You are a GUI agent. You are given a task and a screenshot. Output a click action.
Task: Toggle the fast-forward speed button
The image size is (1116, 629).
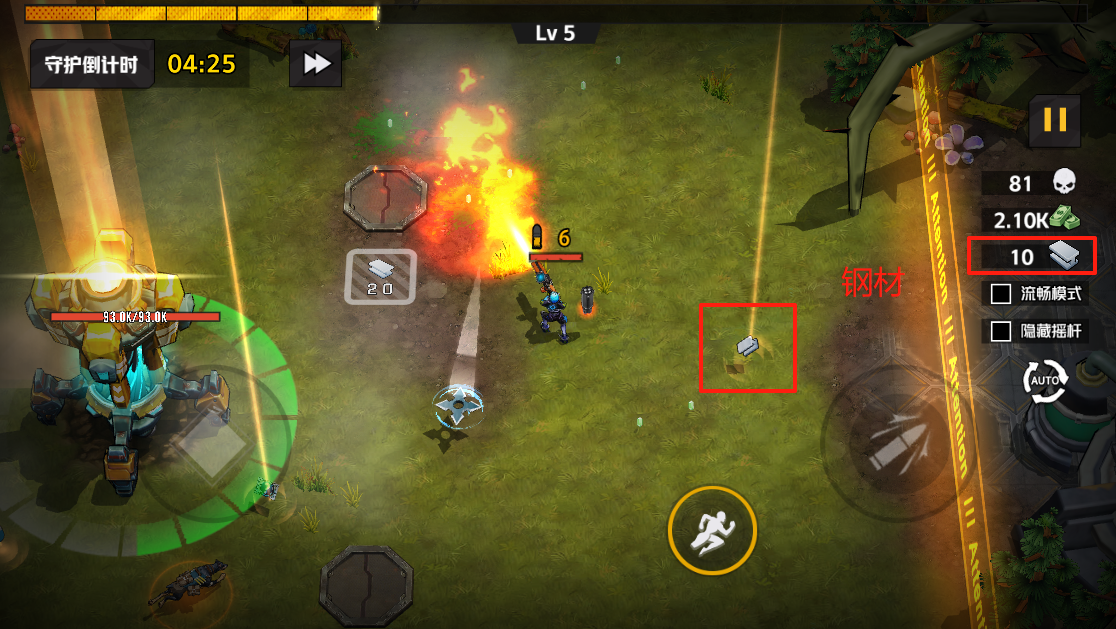tap(316, 64)
